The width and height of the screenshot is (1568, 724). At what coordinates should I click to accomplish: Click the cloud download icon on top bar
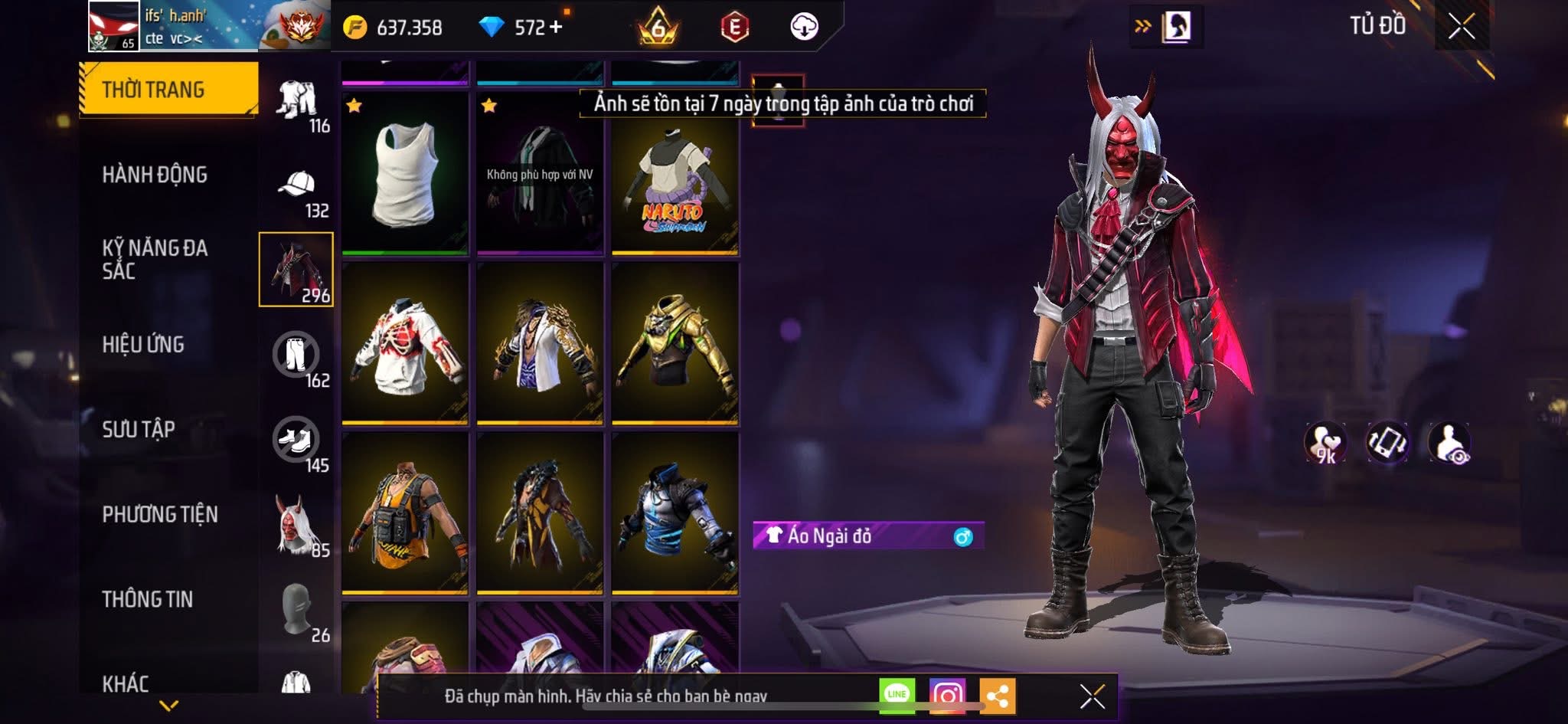(x=802, y=25)
